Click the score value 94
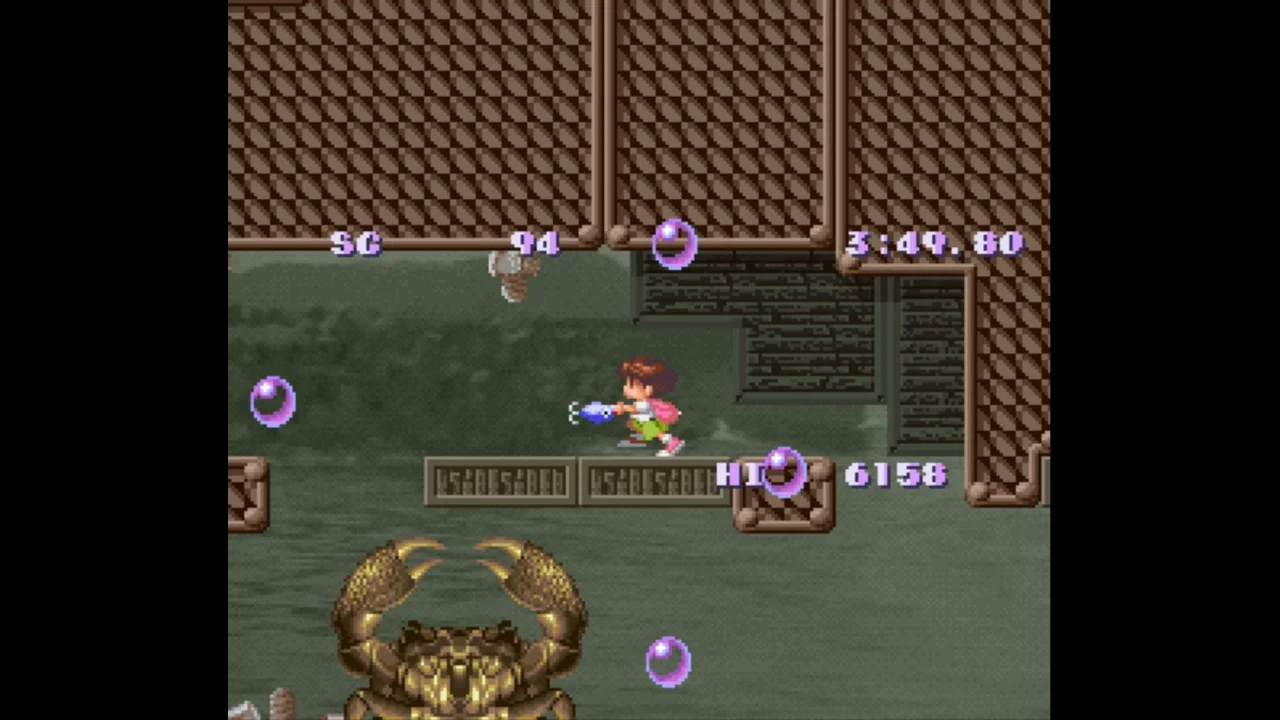This screenshot has height=720, width=1280. [536, 243]
